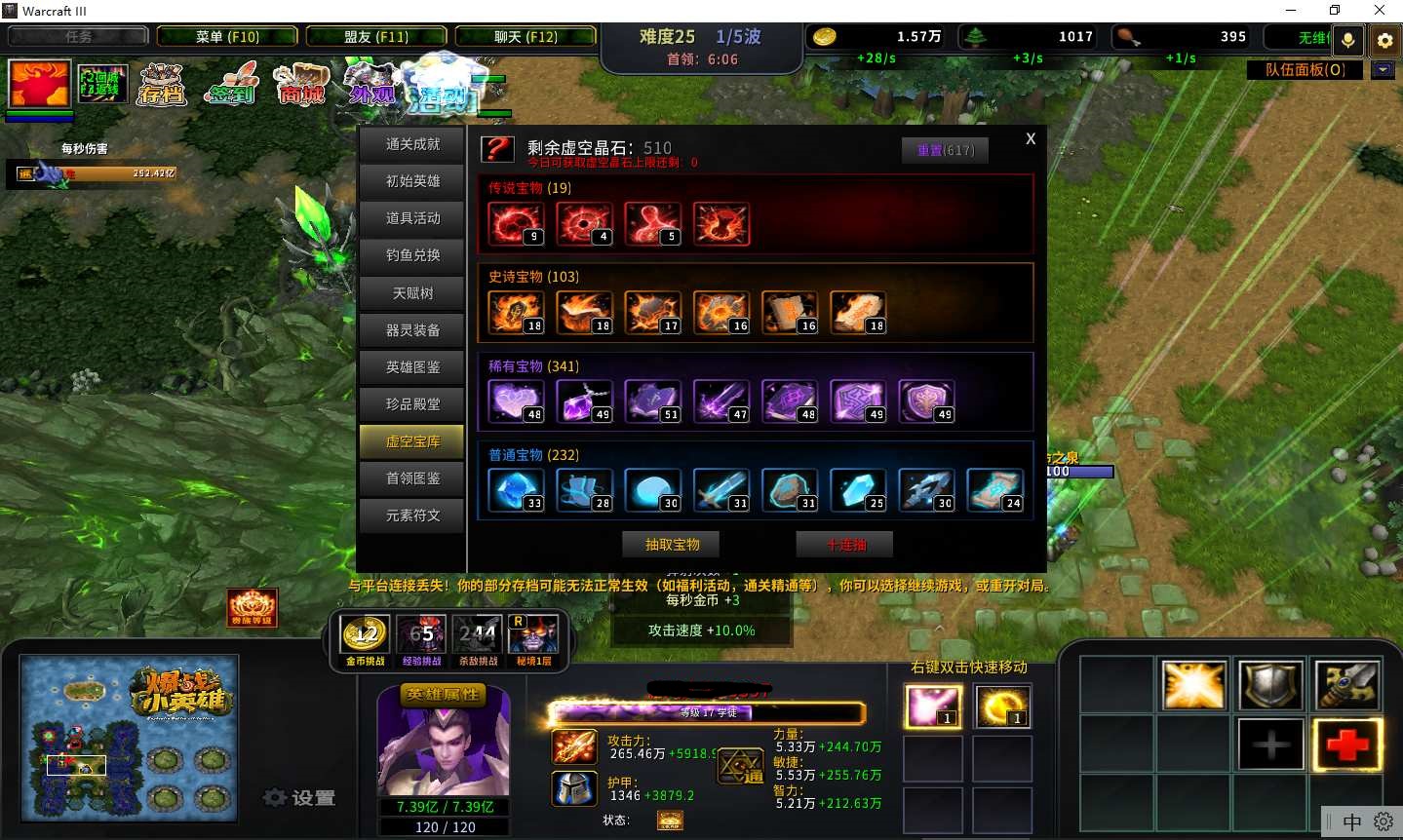
Task: Click the 重置(617) reset button
Action: click(x=945, y=150)
